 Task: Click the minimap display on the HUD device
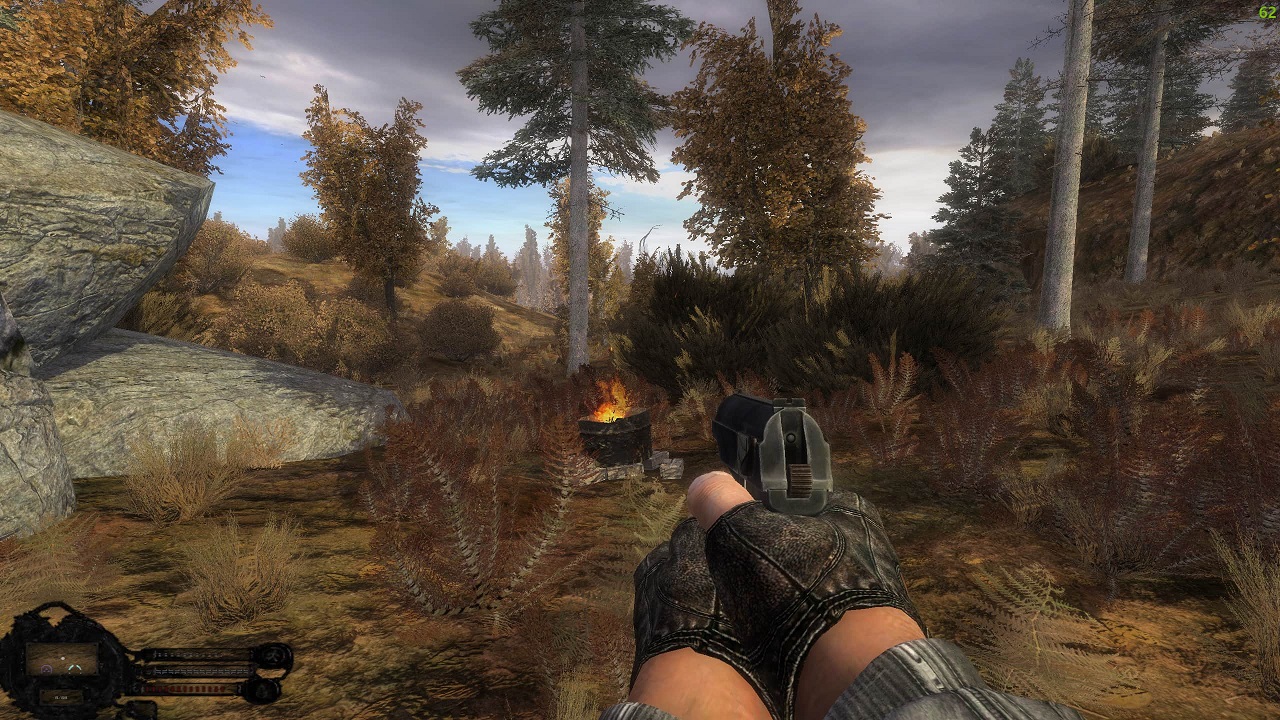click(62, 660)
